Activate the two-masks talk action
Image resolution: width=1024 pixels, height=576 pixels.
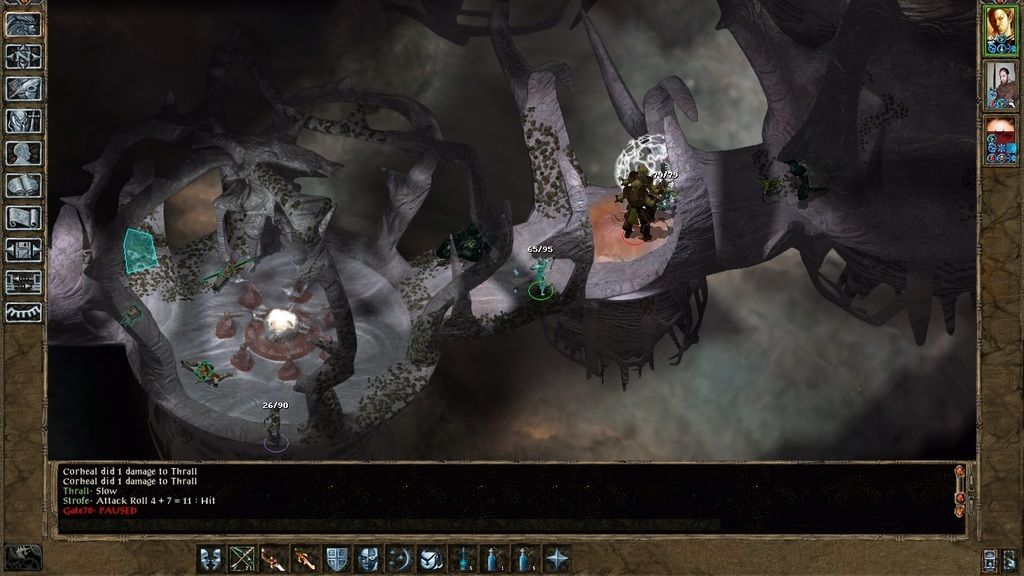[x=211, y=558]
